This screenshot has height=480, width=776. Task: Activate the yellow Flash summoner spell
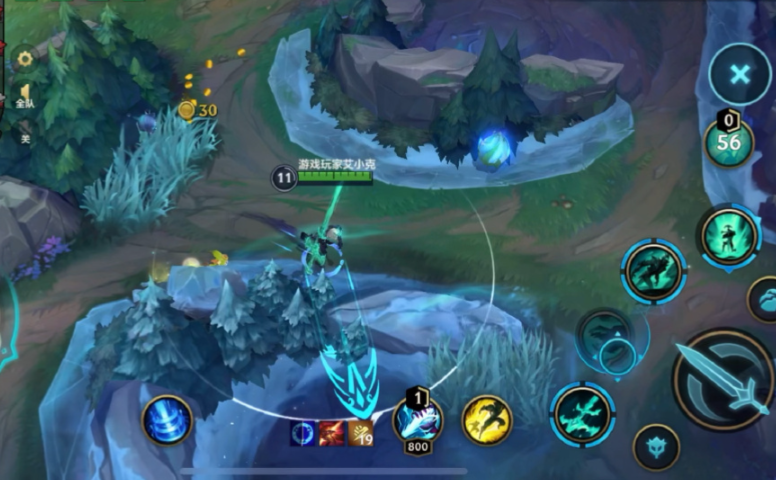click(486, 419)
